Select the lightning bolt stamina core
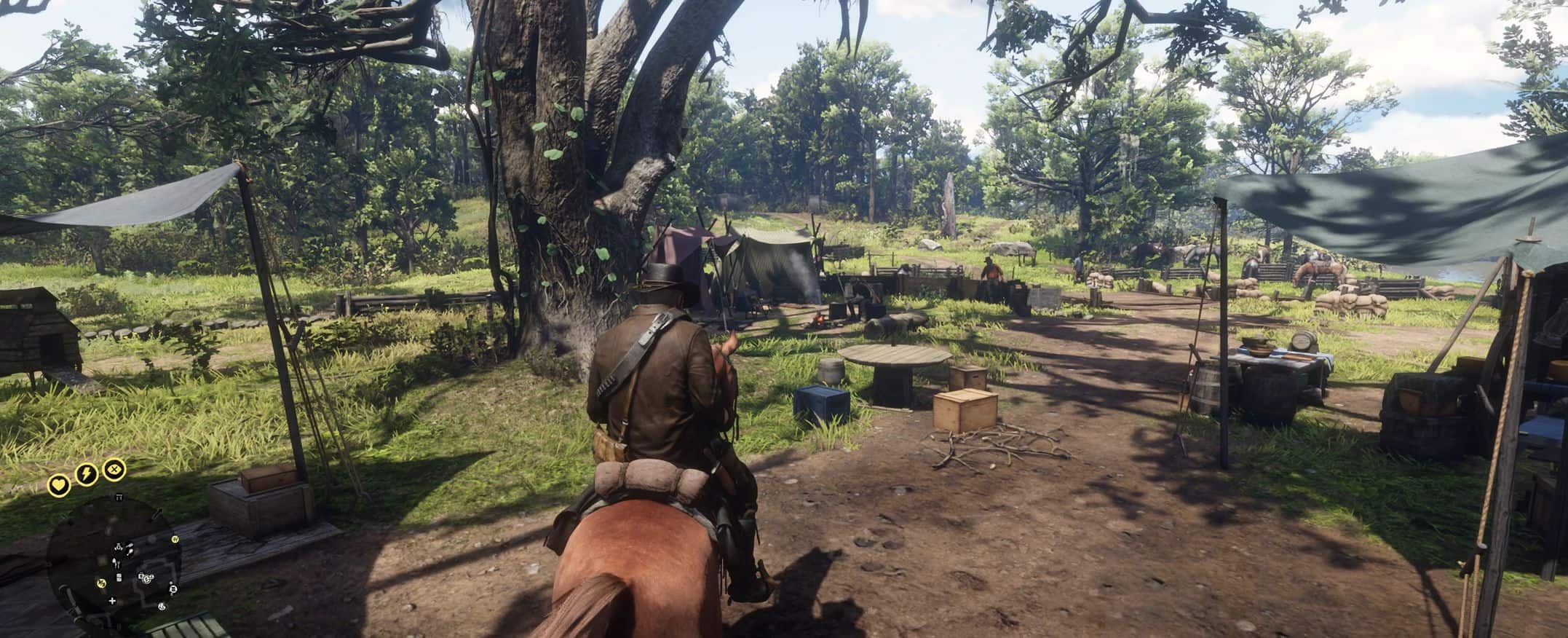Screen dimensions: 1568x638 (x=86, y=476)
